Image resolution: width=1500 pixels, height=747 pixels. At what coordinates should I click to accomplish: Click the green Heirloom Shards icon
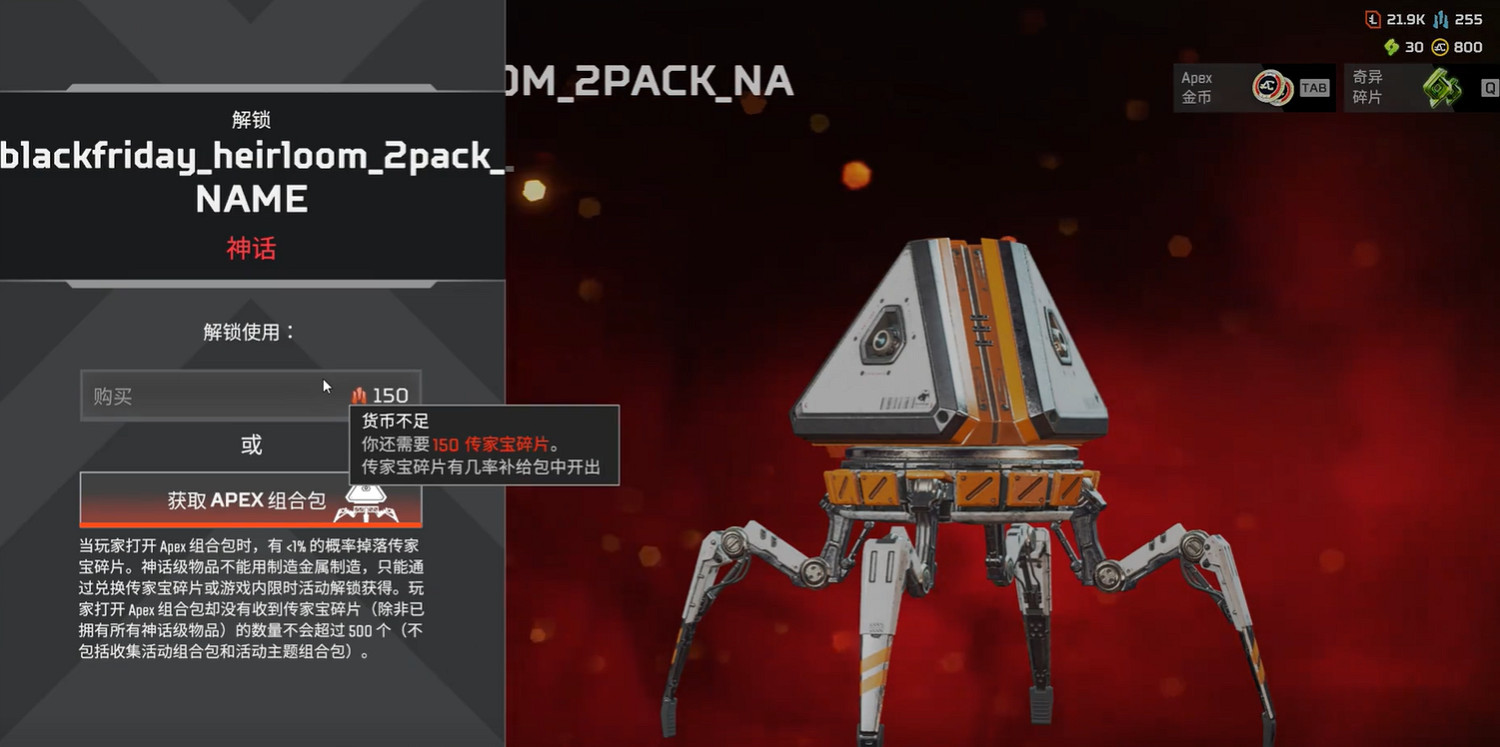(1392, 46)
